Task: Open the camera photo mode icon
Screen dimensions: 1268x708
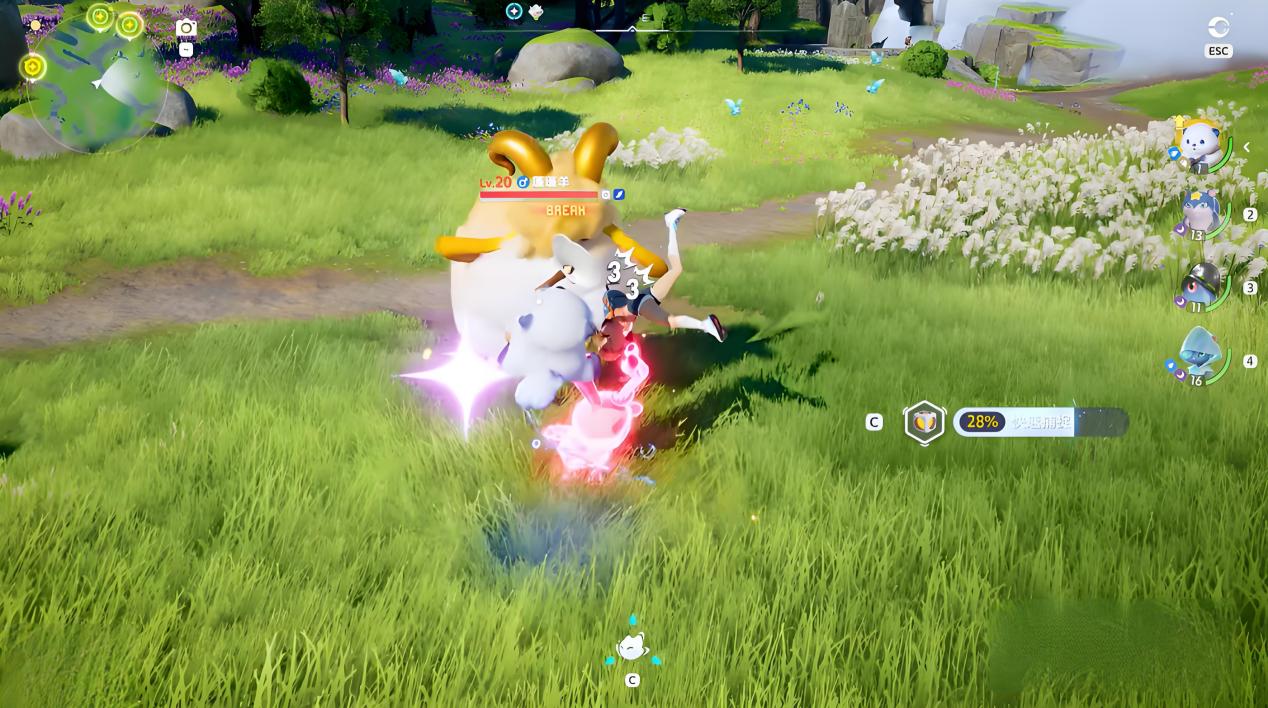Action: (186, 29)
